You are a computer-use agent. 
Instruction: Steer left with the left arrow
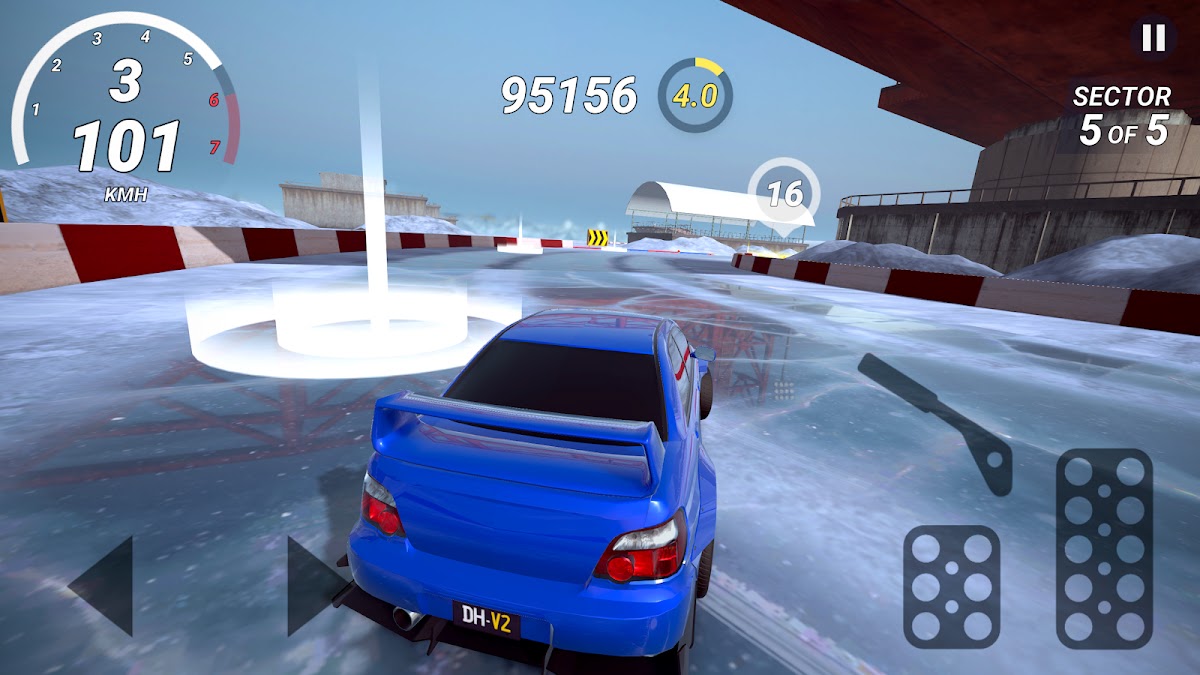point(104,586)
